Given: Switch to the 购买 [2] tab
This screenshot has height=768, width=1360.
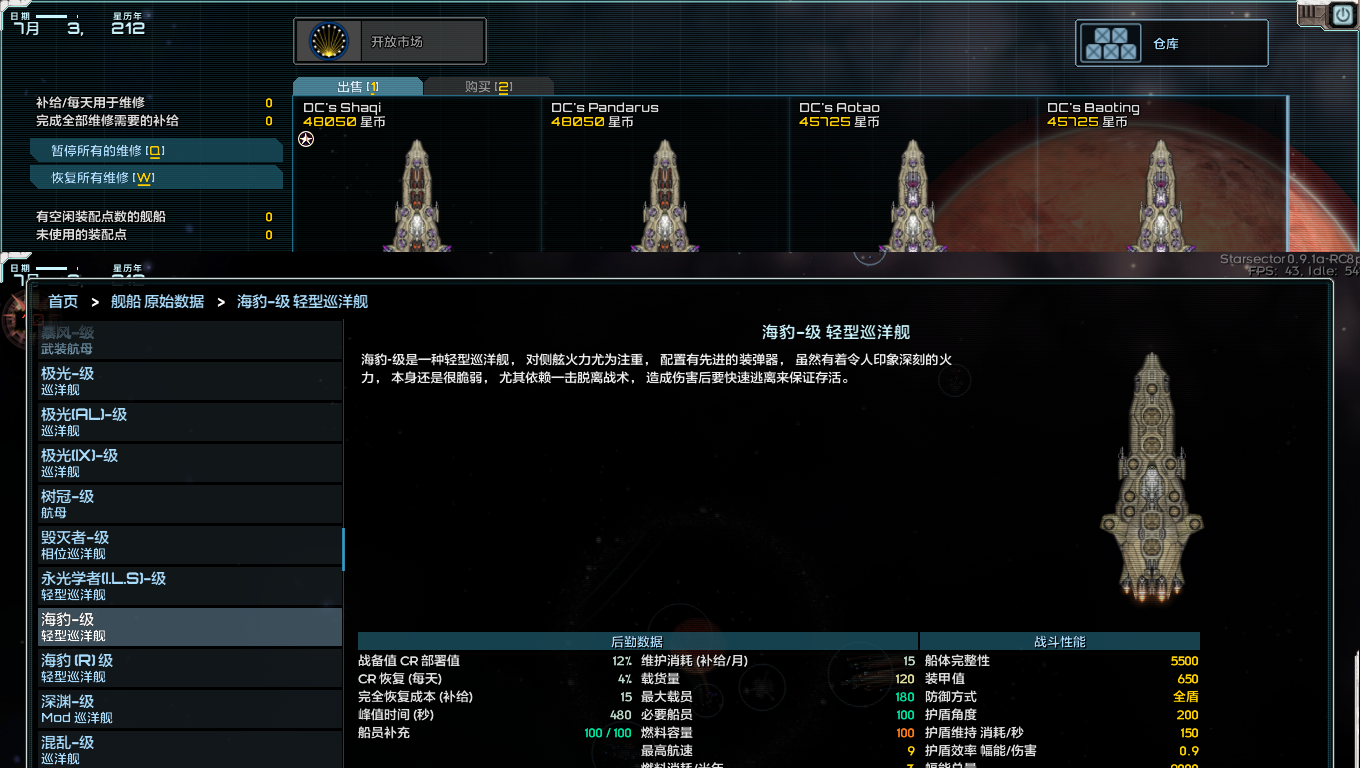Looking at the screenshot, I should coord(489,86).
